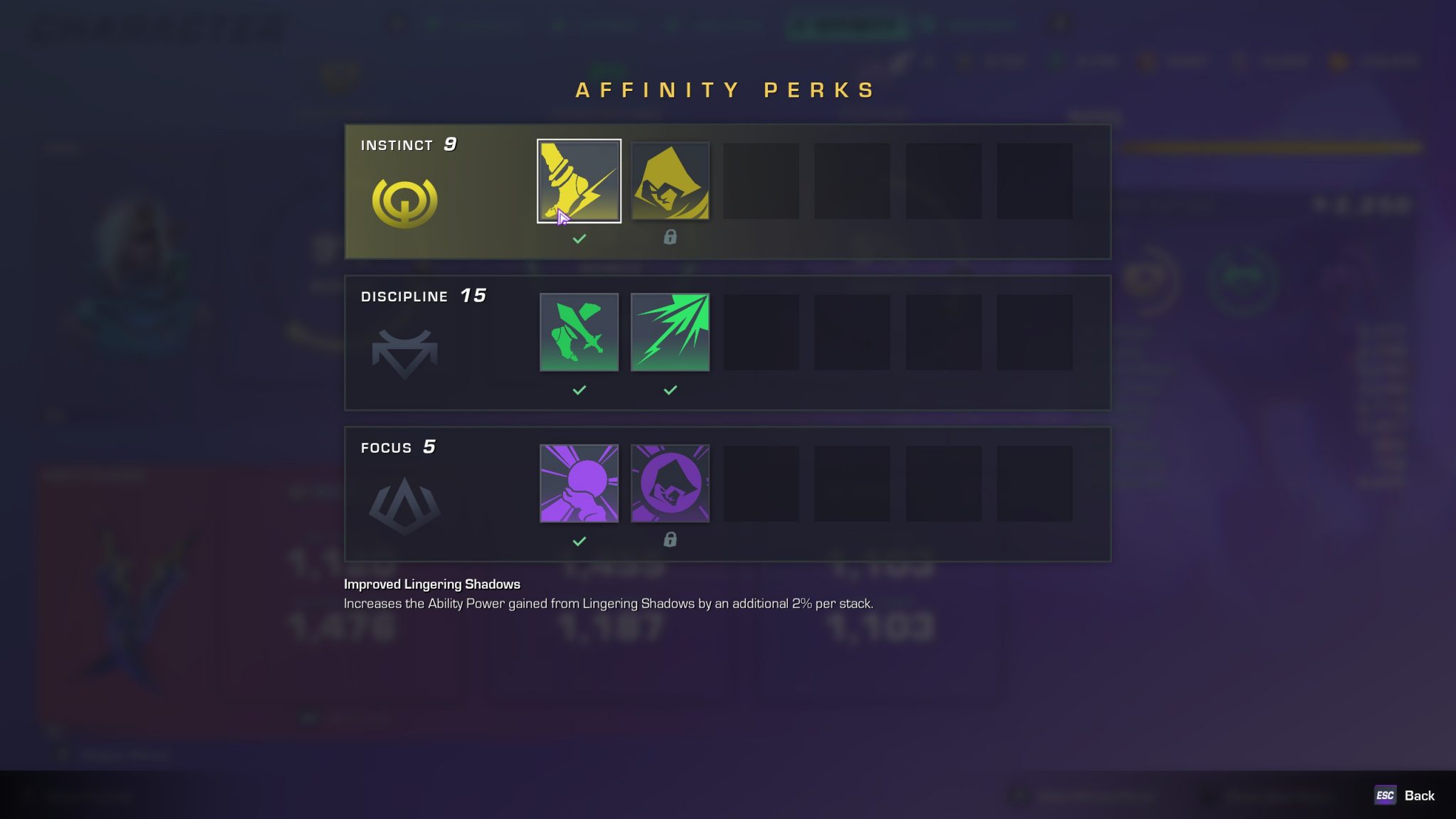Click the first empty perk slot in Instinct row
1456x819 pixels.
tap(761, 181)
